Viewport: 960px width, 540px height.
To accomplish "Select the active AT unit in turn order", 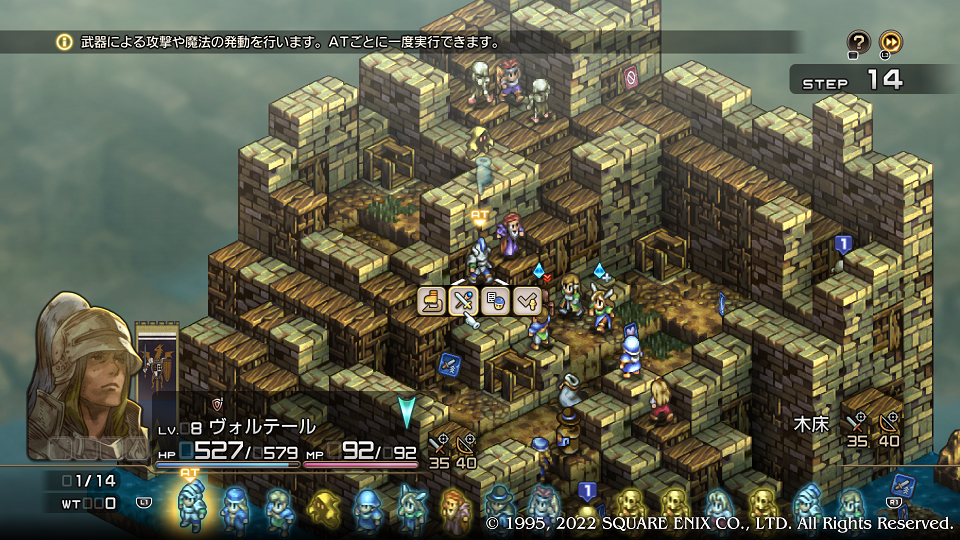I will point(190,505).
